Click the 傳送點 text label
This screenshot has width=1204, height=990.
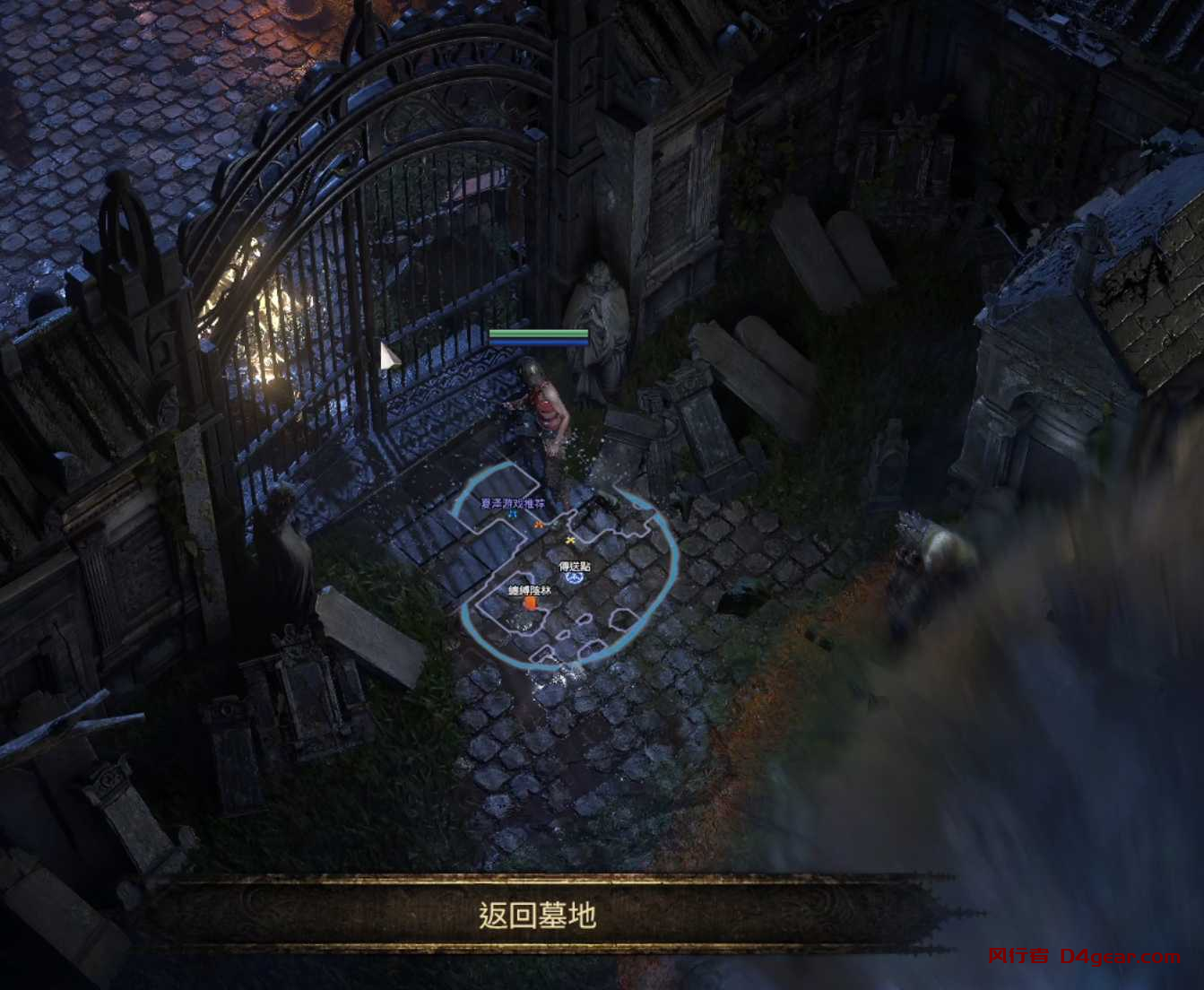(x=575, y=566)
